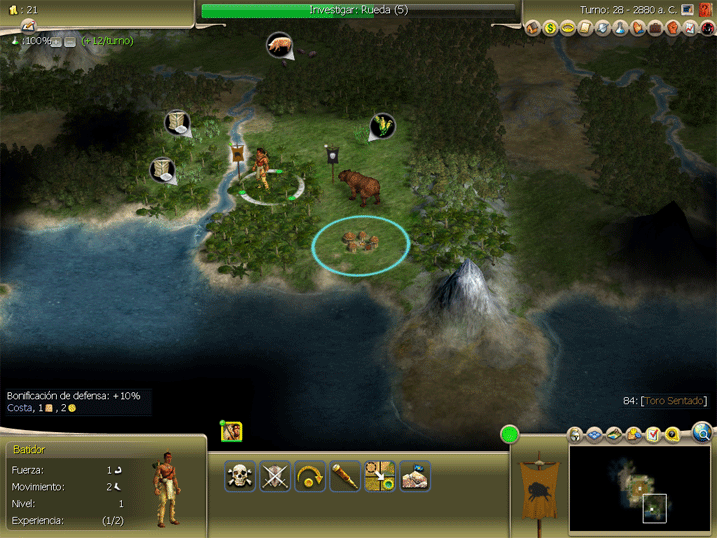717x538 pixels.
Task: Open the domestic advisor house icon
Action: click(532, 28)
